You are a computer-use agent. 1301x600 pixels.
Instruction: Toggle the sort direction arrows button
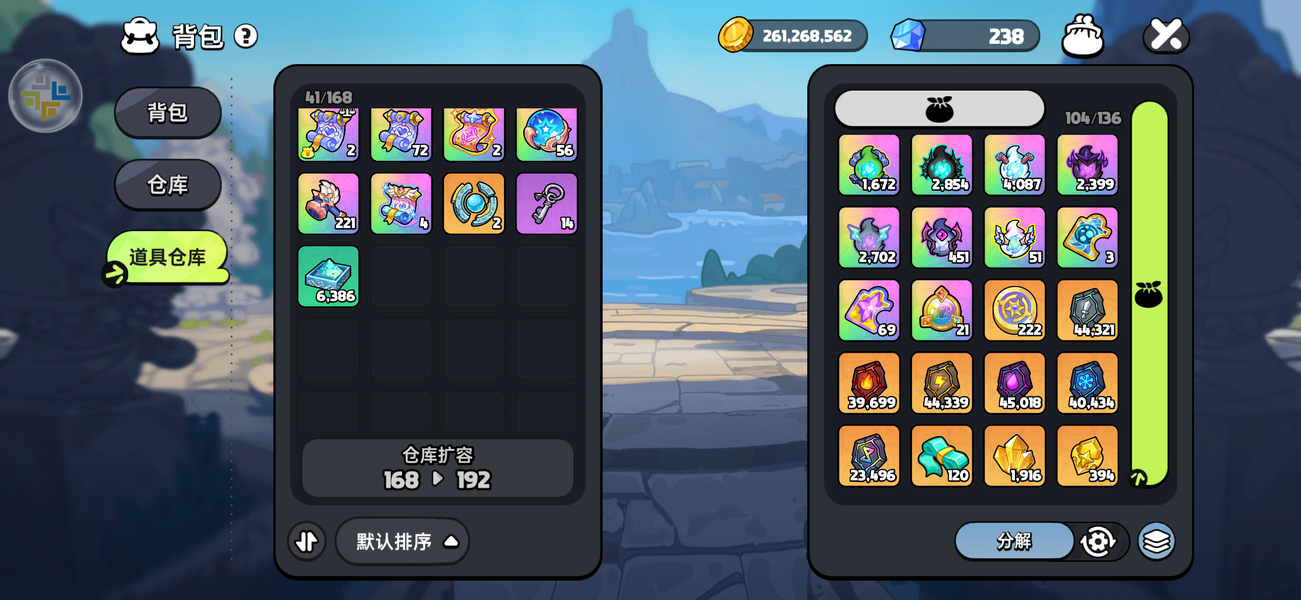(307, 541)
